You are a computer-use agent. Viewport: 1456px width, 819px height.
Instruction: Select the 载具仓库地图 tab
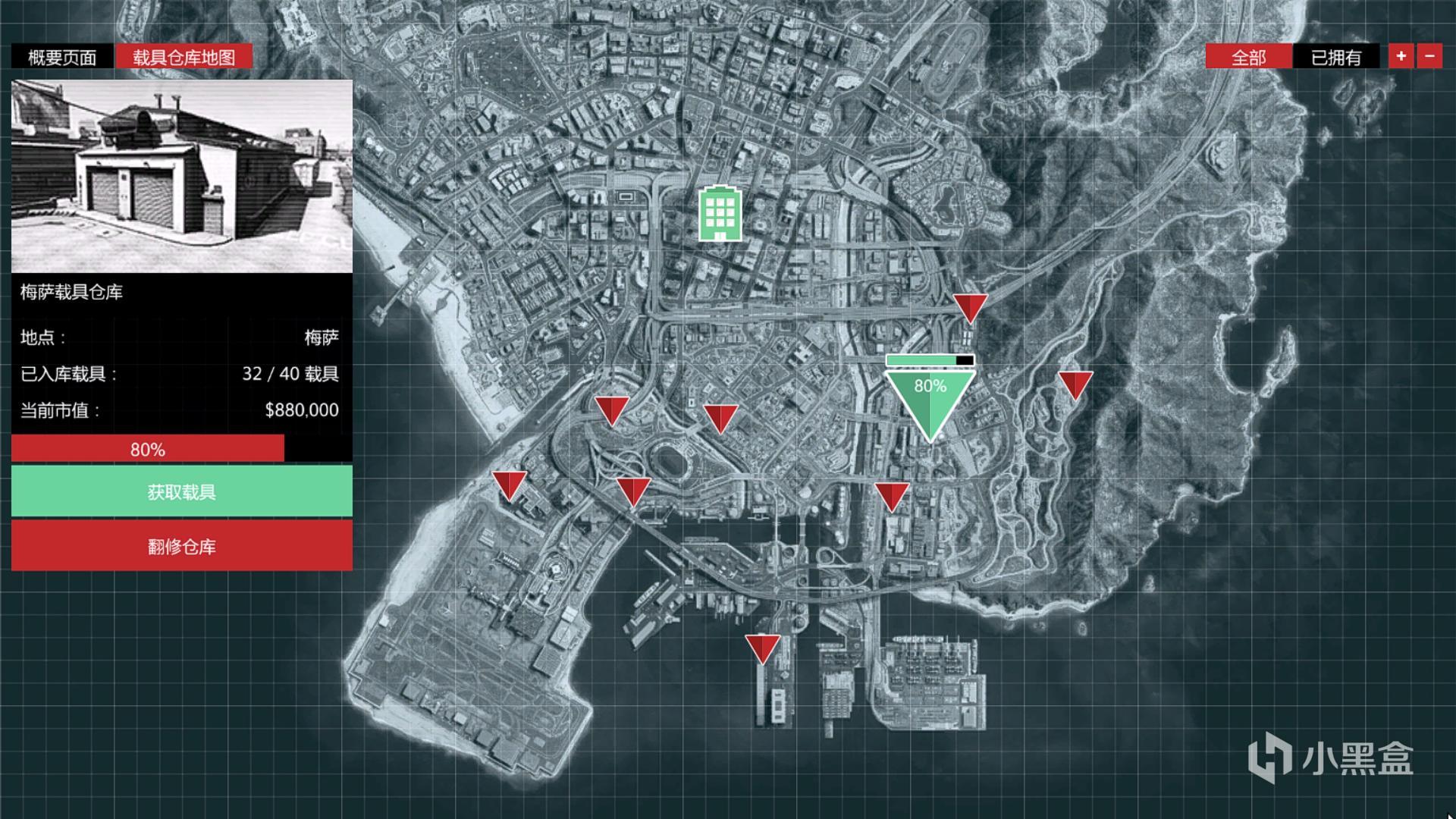pos(184,57)
